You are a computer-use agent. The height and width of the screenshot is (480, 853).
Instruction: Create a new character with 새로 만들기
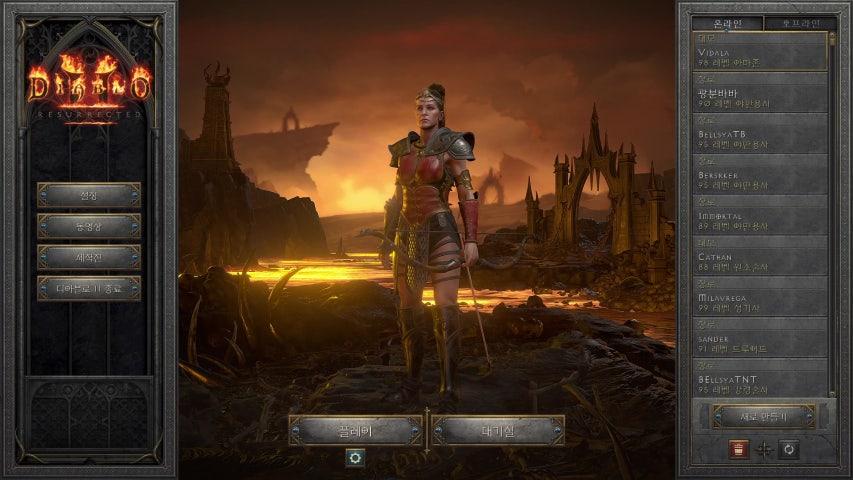click(764, 416)
